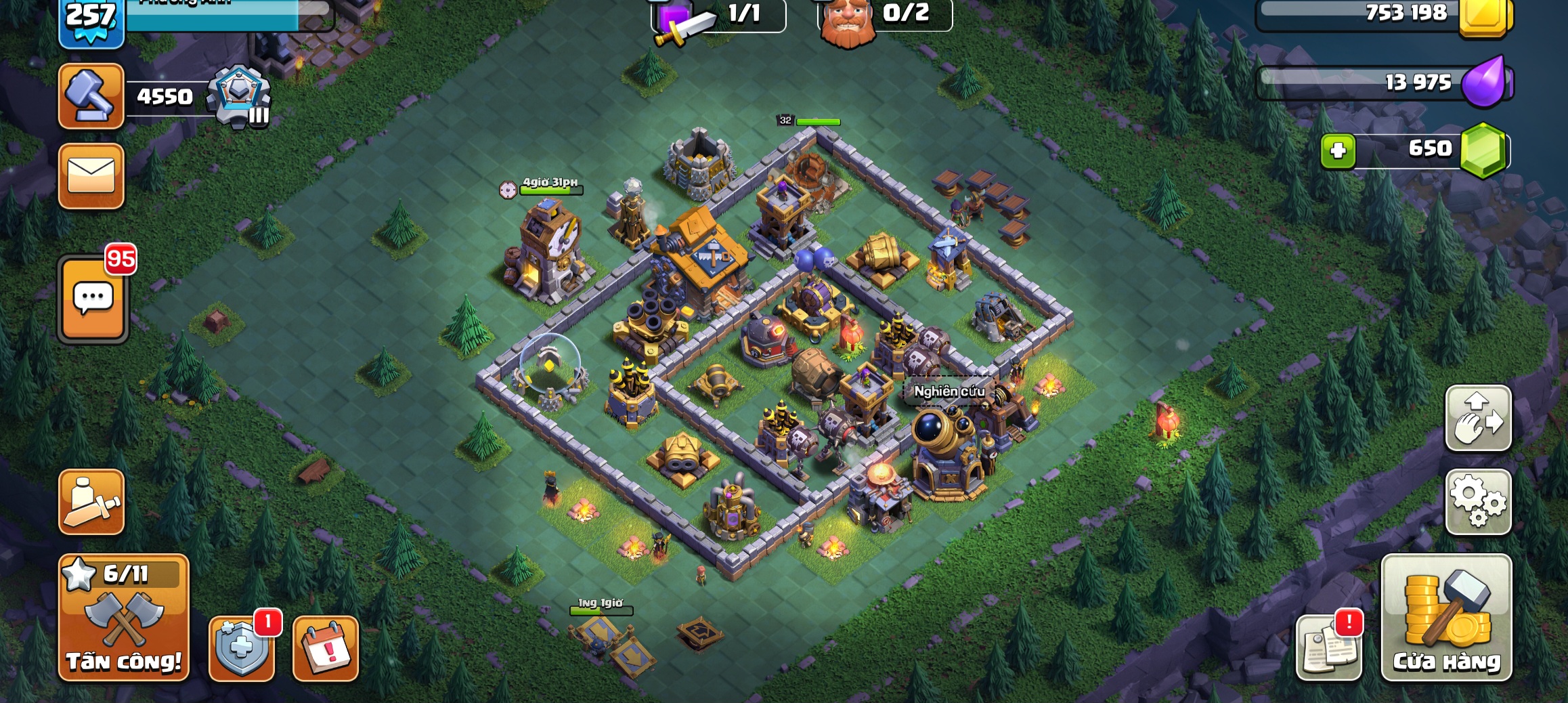Tap the player level 257 badge
The image size is (1568, 703).
91,20
